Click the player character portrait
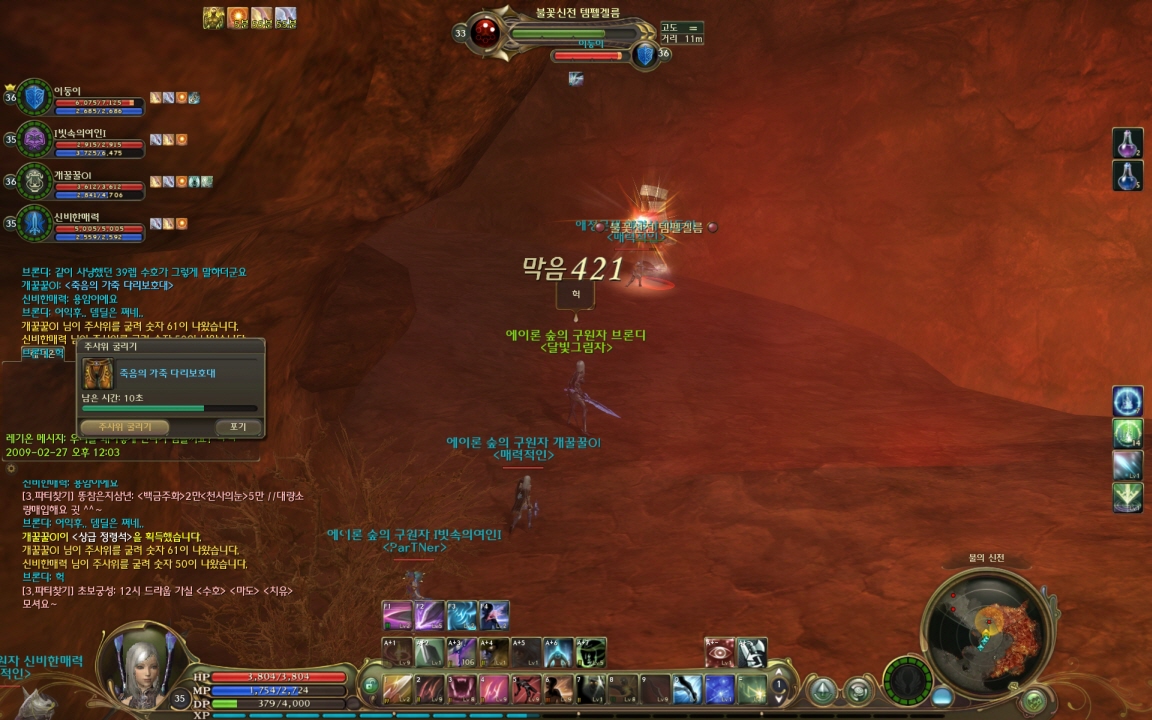The width and height of the screenshot is (1152, 720). click(x=138, y=663)
